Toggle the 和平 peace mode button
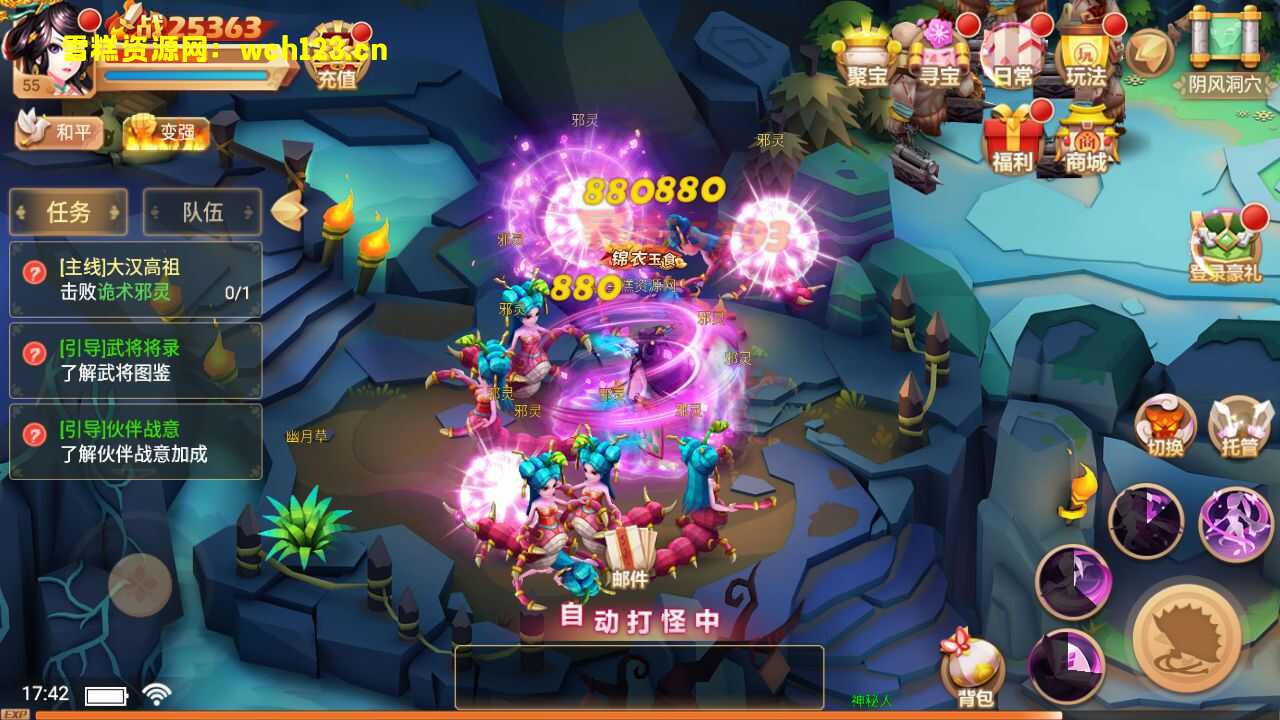This screenshot has width=1280, height=720. tap(61, 132)
